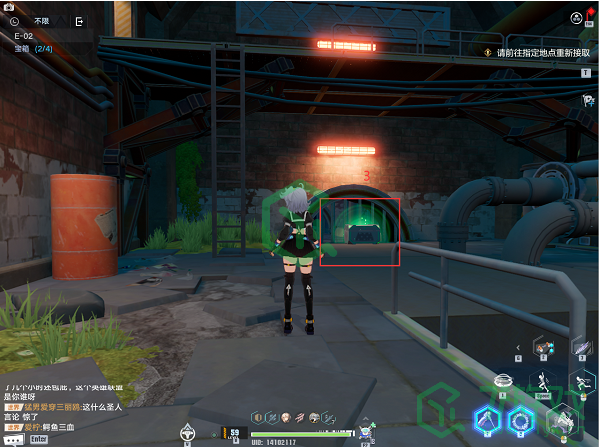The height and width of the screenshot is (447, 601).
Task: Click the flag icon on right edge
Action: 587,99
